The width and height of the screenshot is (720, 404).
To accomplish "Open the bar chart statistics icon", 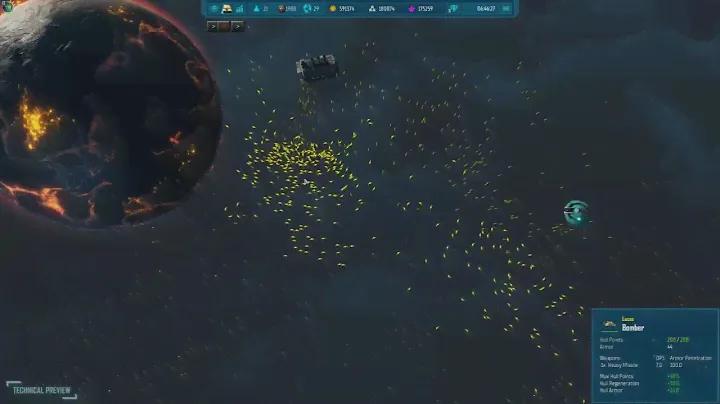I will (x=240, y=8).
